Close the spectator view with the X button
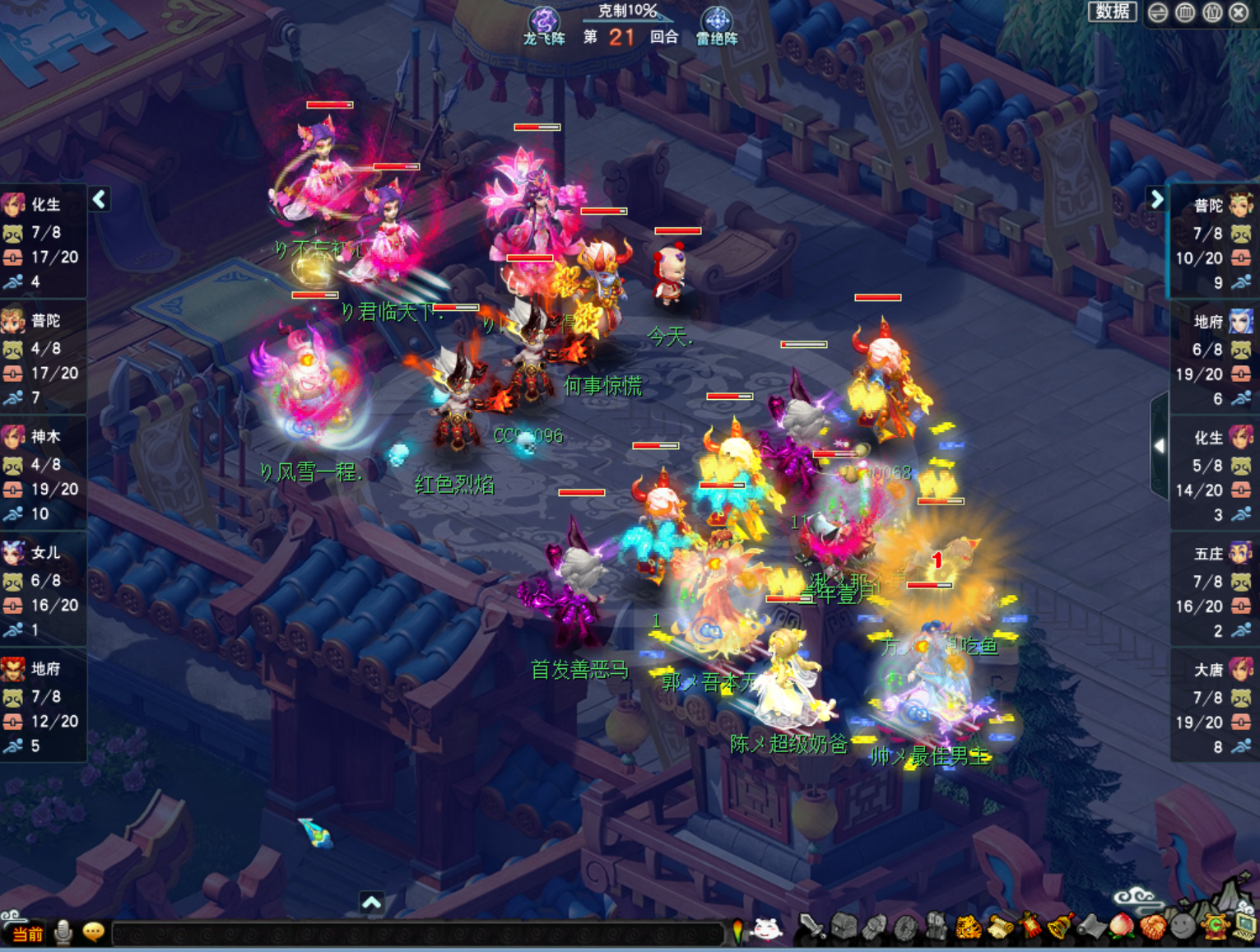Screen dimensions: 1260x952 coord(1239,12)
